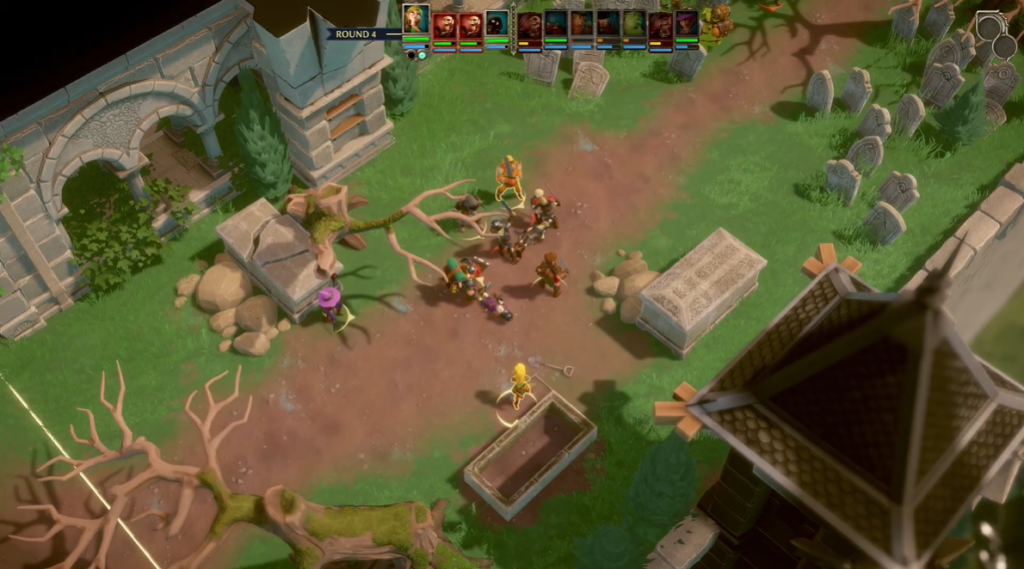Select the blonde hero's turn-order portrait
This screenshot has height=569, width=1024.
(416, 20)
